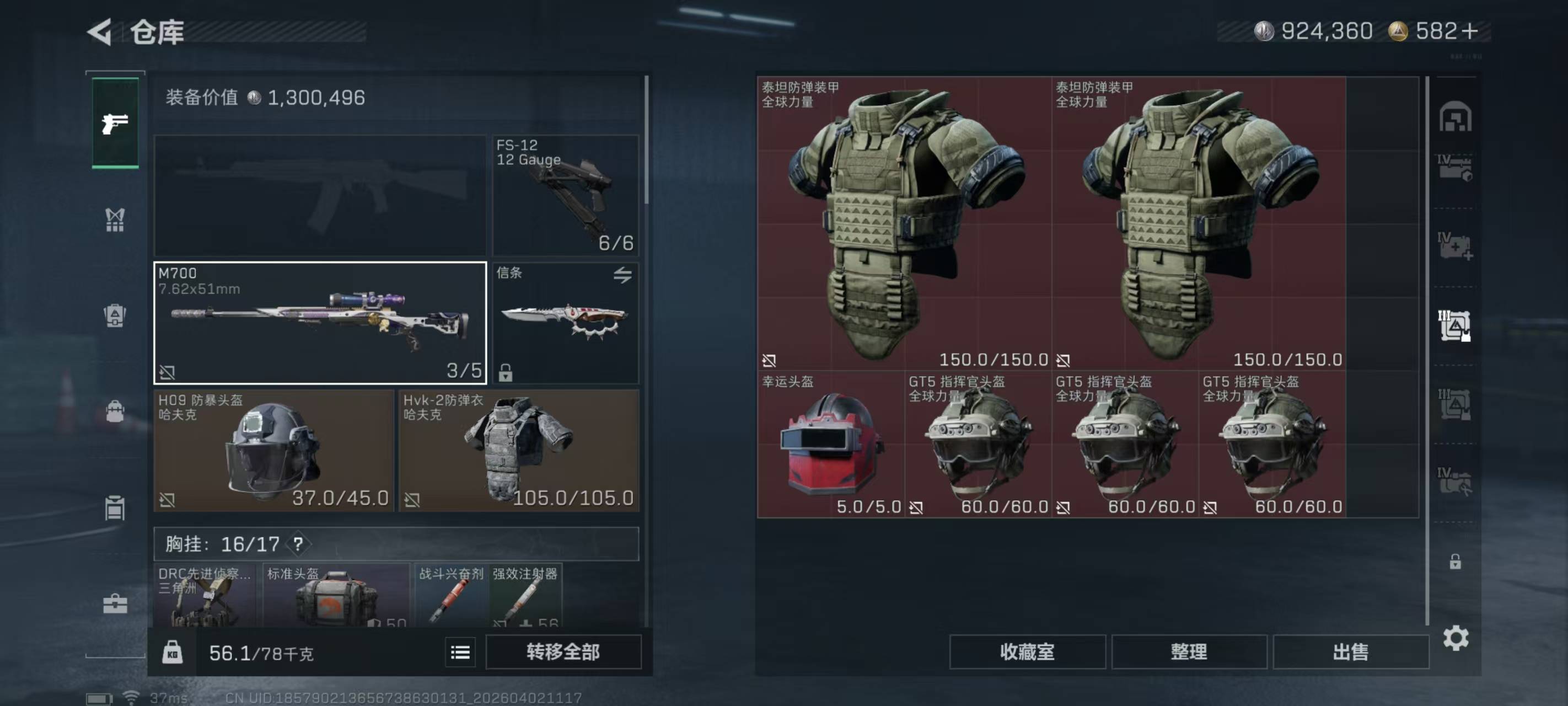Open the 收藏室 collection room
The image size is (1568, 706).
[1027, 652]
